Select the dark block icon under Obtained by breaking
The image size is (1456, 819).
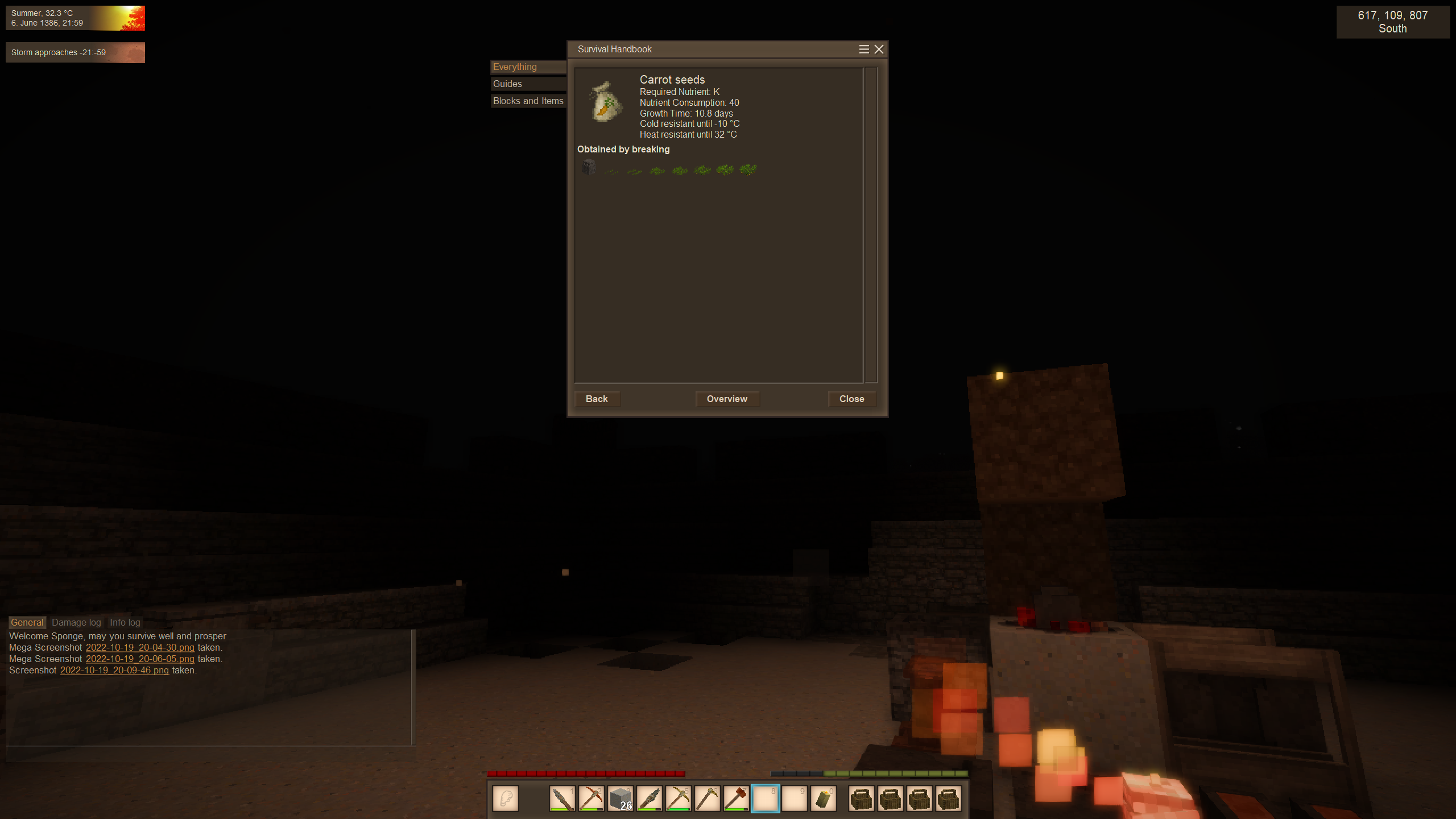click(589, 167)
